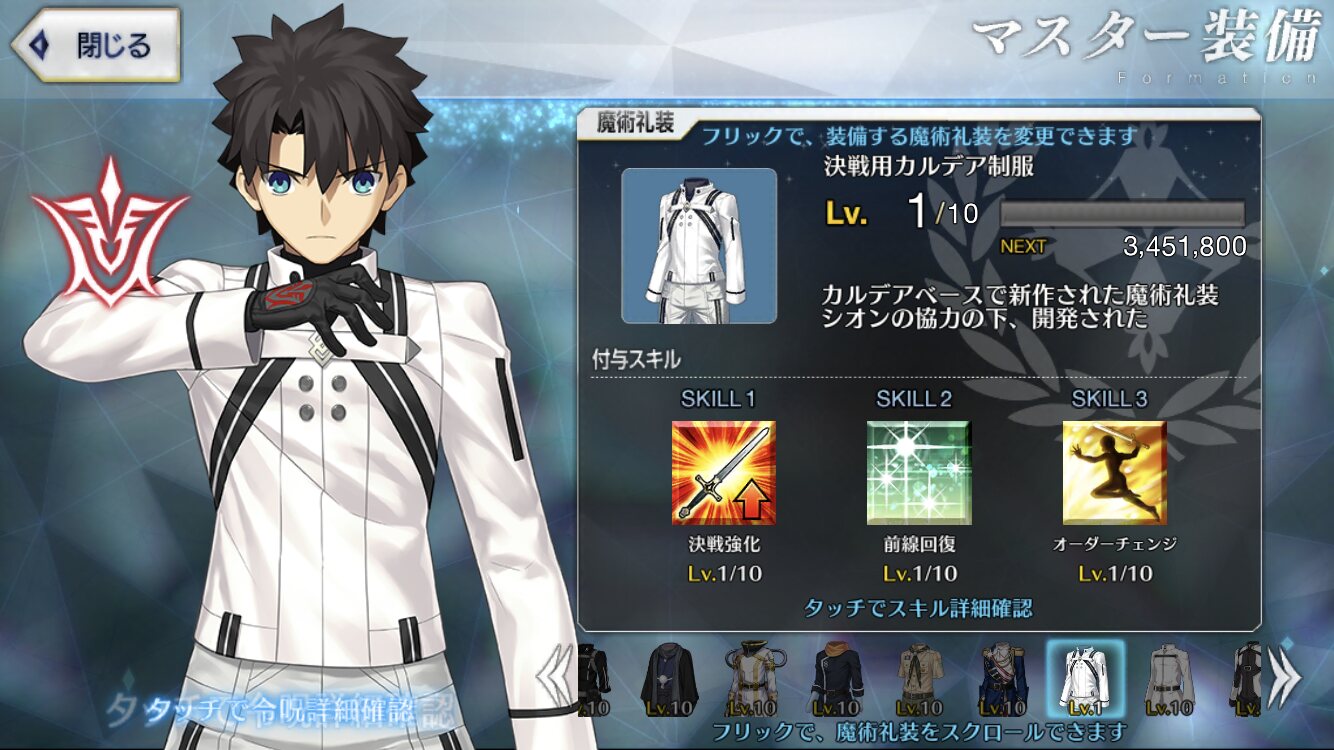The width and height of the screenshot is (1334, 750).
Task: Open 決戦強化 sword skill details
Action: (723, 472)
